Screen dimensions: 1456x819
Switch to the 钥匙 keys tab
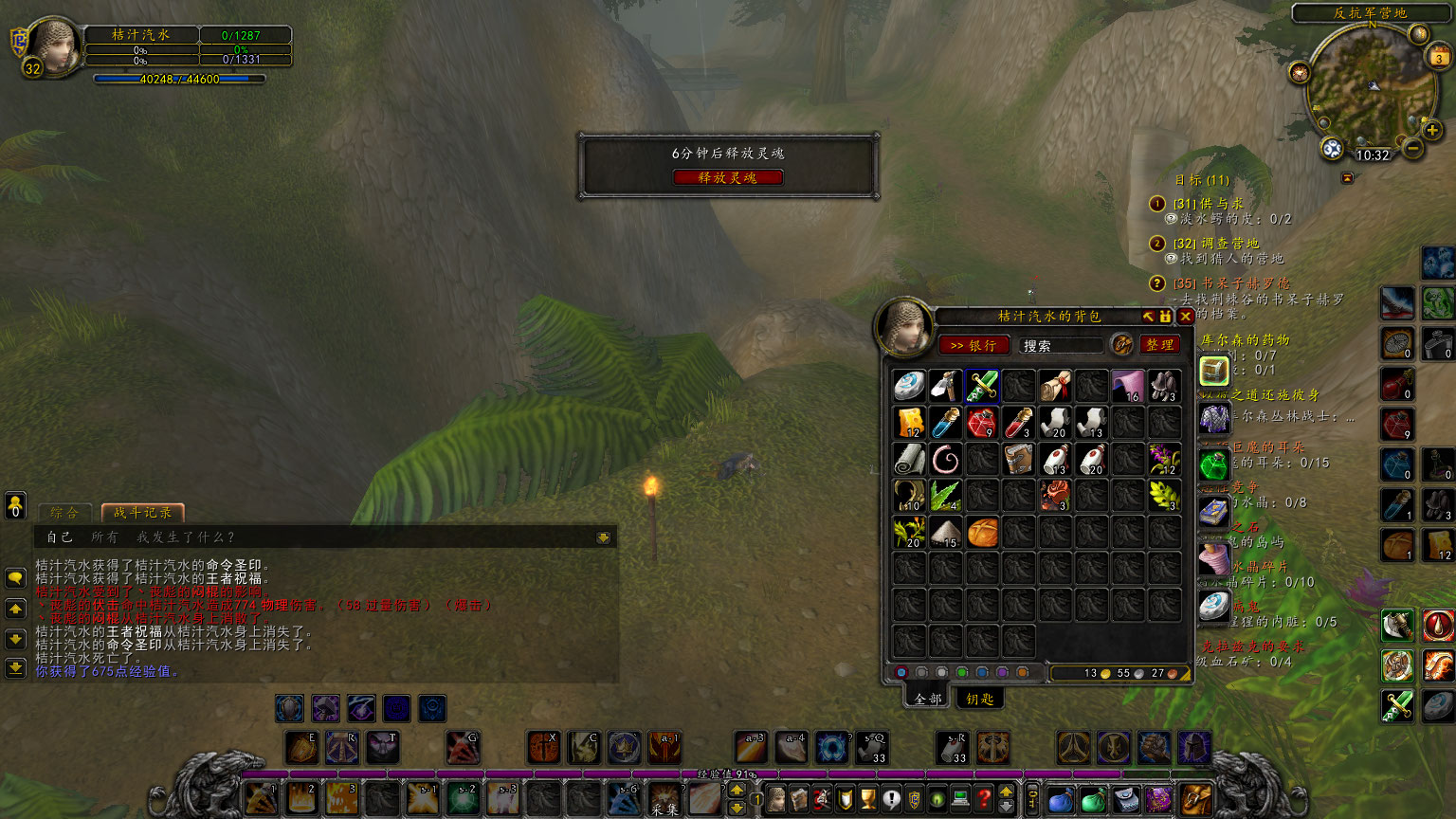point(979,699)
